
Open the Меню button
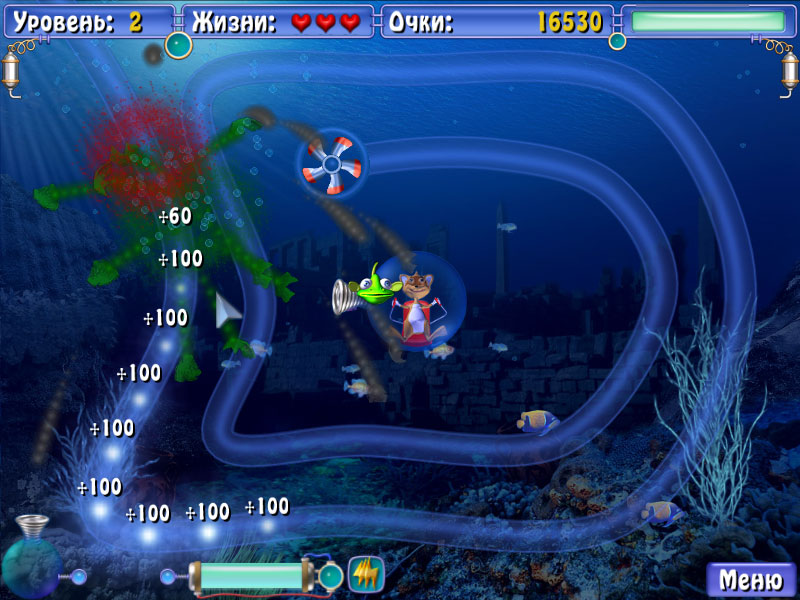[x=751, y=579]
